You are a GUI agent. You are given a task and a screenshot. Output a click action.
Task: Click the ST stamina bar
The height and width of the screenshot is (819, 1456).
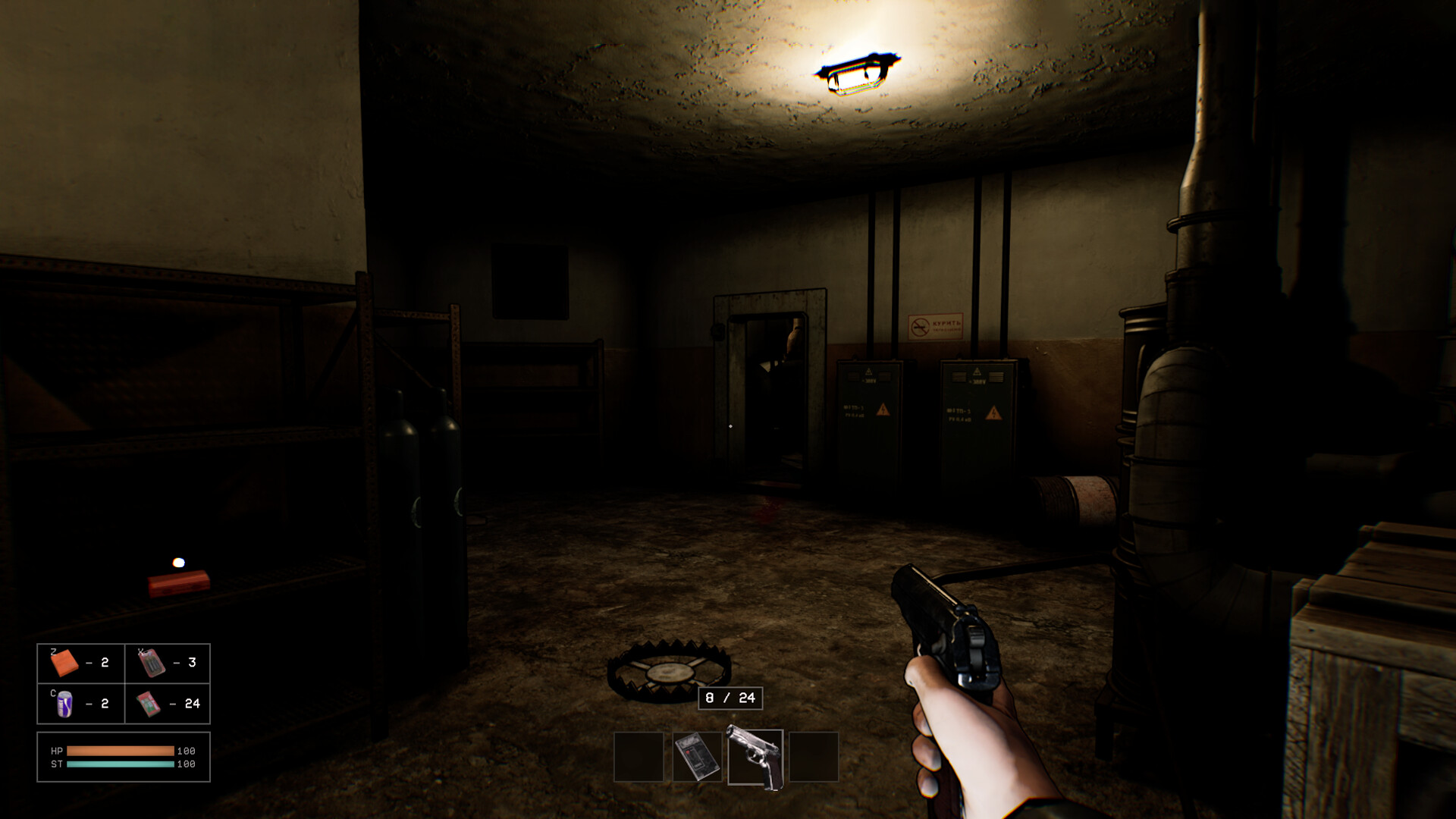tap(121, 766)
